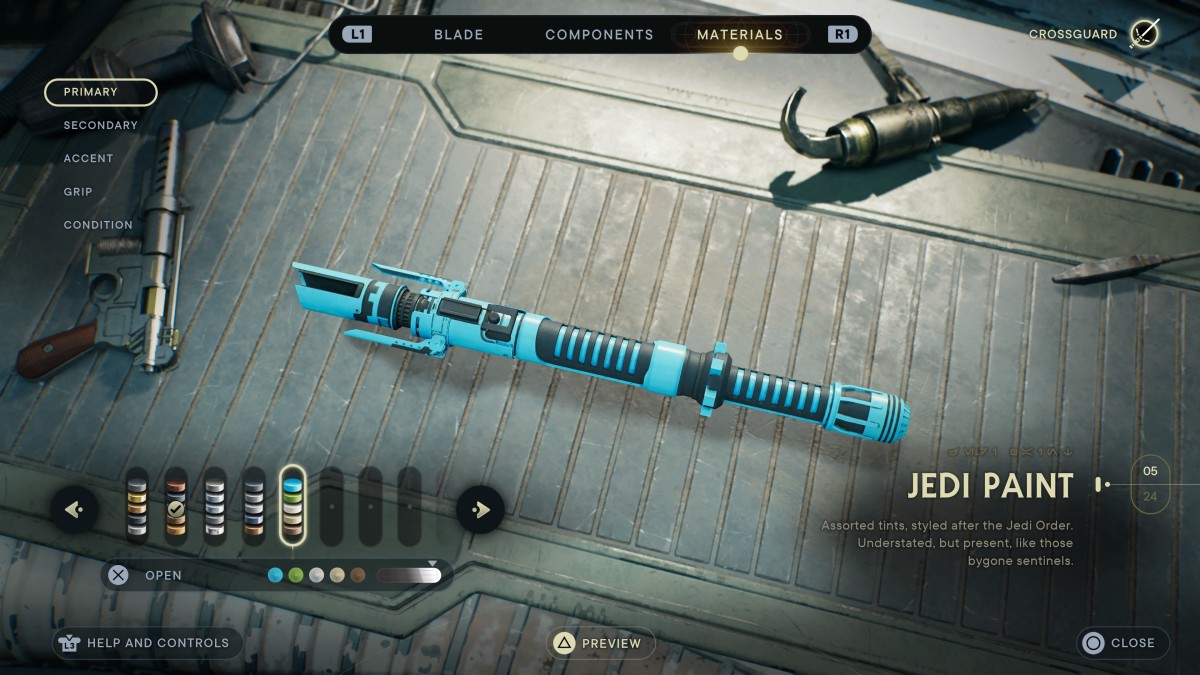Preview the lightsaber
This screenshot has height=675, width=1200.
click(600, 643)
